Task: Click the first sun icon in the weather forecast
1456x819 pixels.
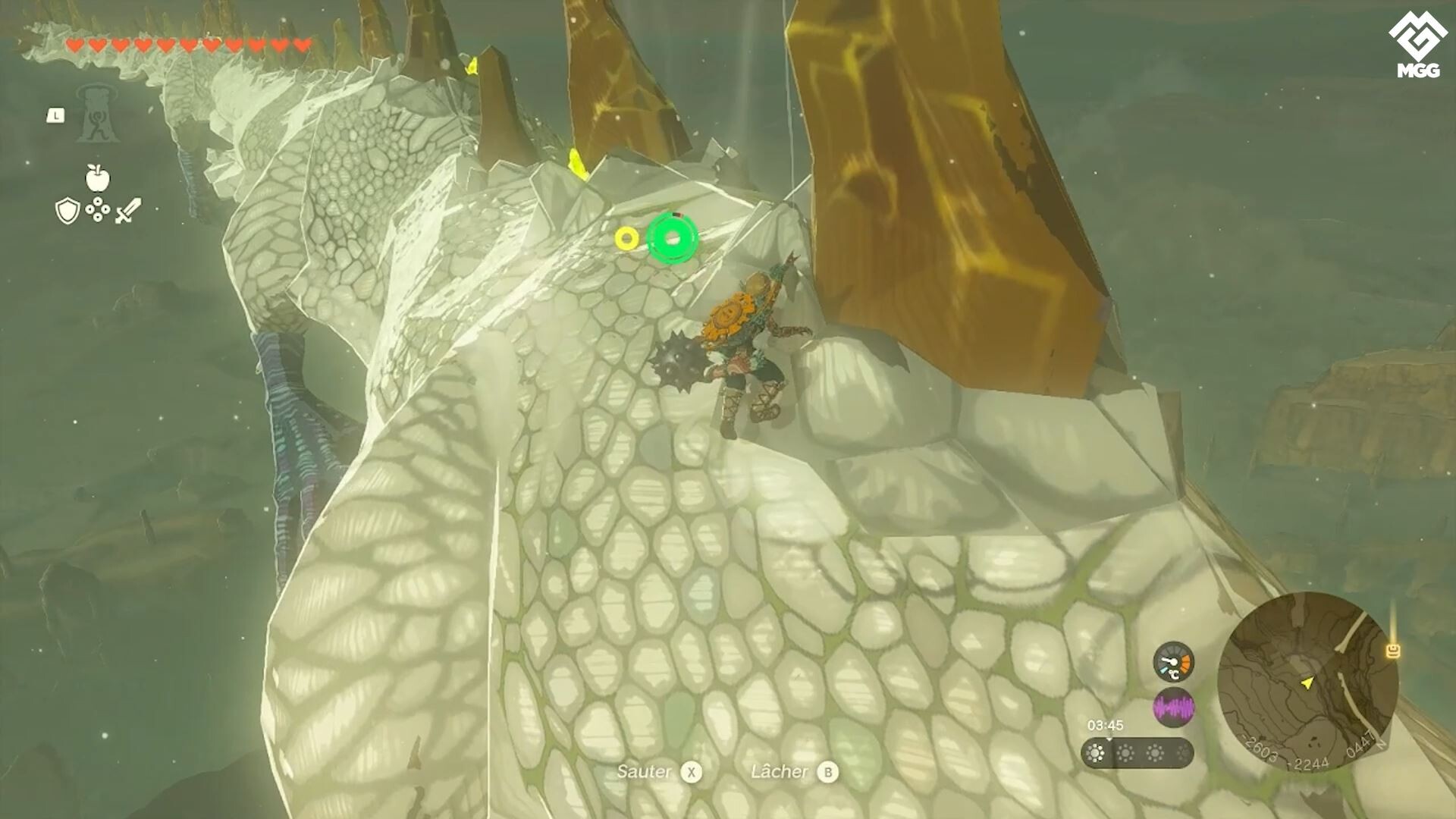Action: click(x=1096, y=754)
